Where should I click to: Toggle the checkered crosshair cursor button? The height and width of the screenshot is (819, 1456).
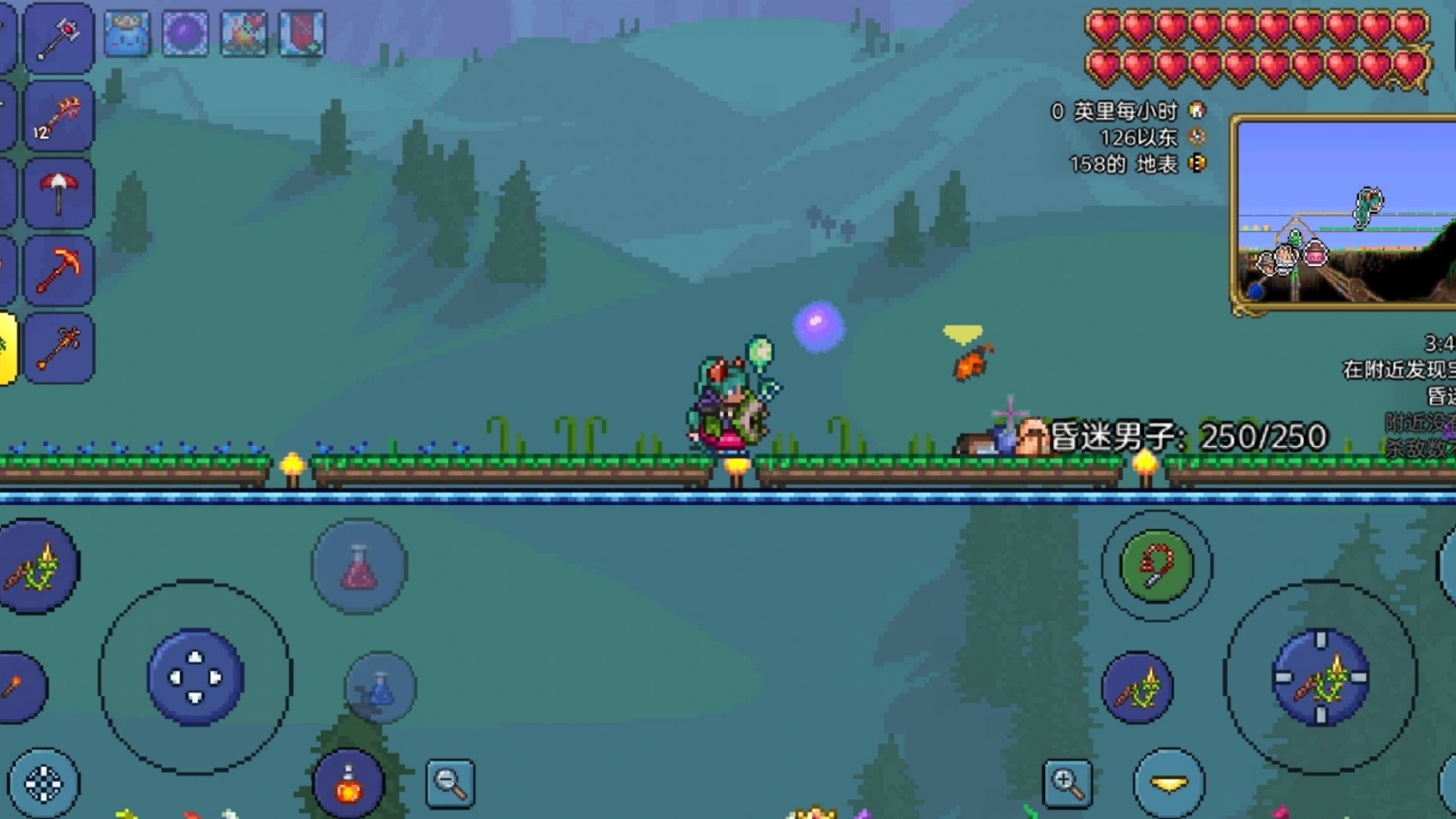click(44, 784)
